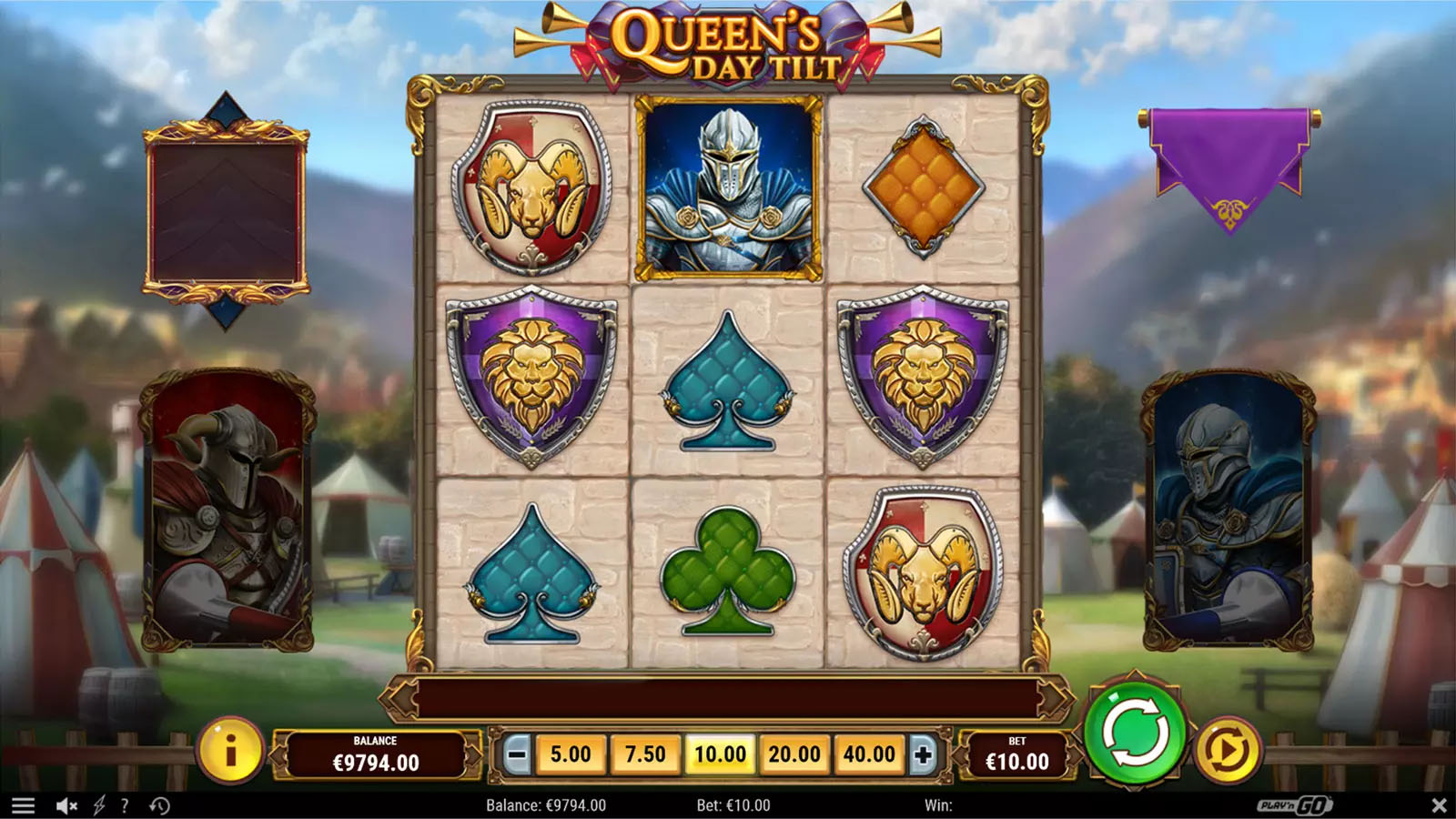Open the hamburger game menu
The height and width of the screenshot is (819, 1456).
pyautogui.click(x=25, y=804)
